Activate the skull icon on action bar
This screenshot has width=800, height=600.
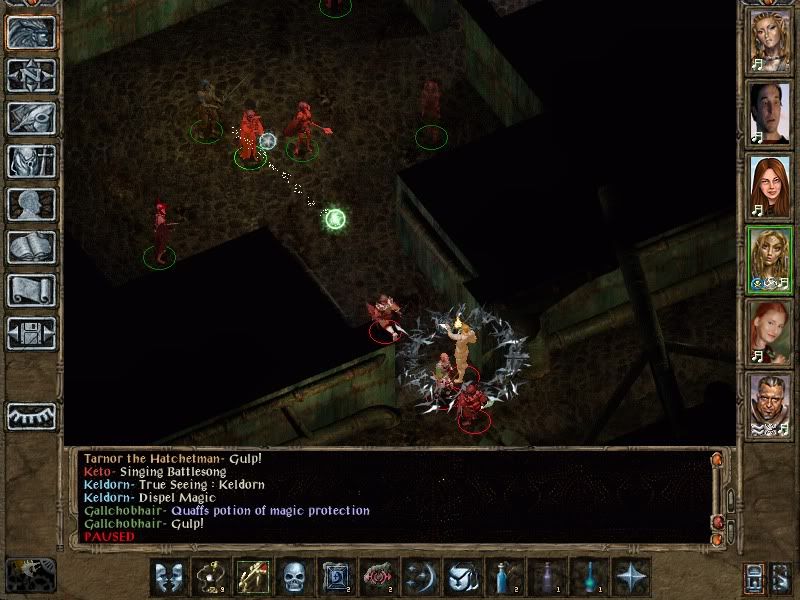click(293, 577)
